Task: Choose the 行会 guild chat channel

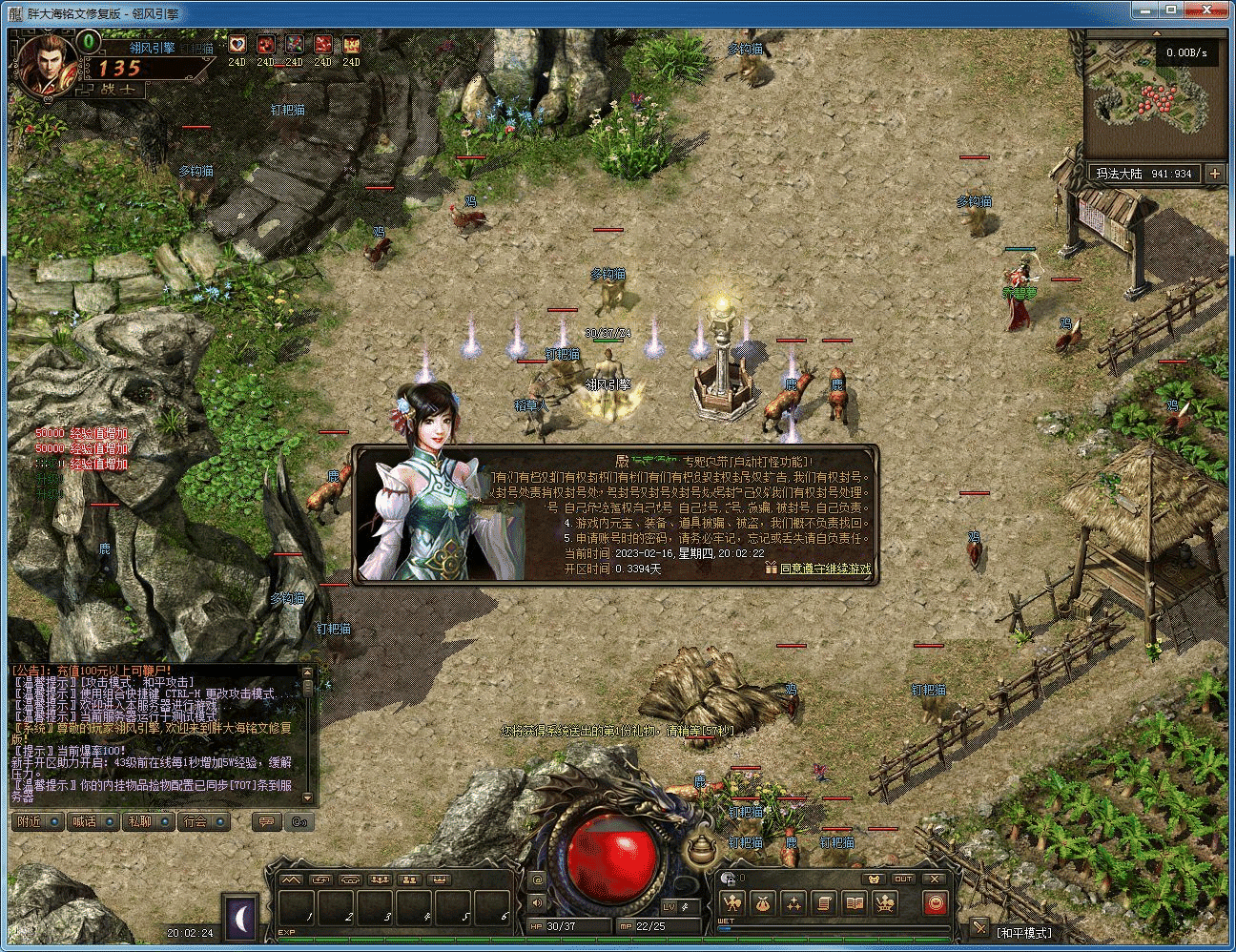Action: (203, 821)
